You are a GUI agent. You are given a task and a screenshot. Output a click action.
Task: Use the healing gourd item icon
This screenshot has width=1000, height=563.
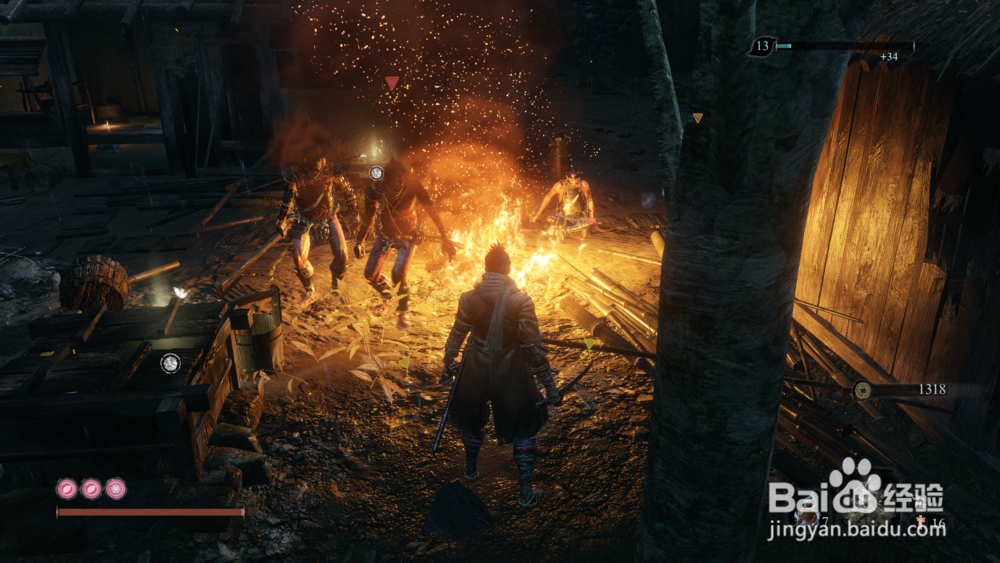click(x=807, y=517)
